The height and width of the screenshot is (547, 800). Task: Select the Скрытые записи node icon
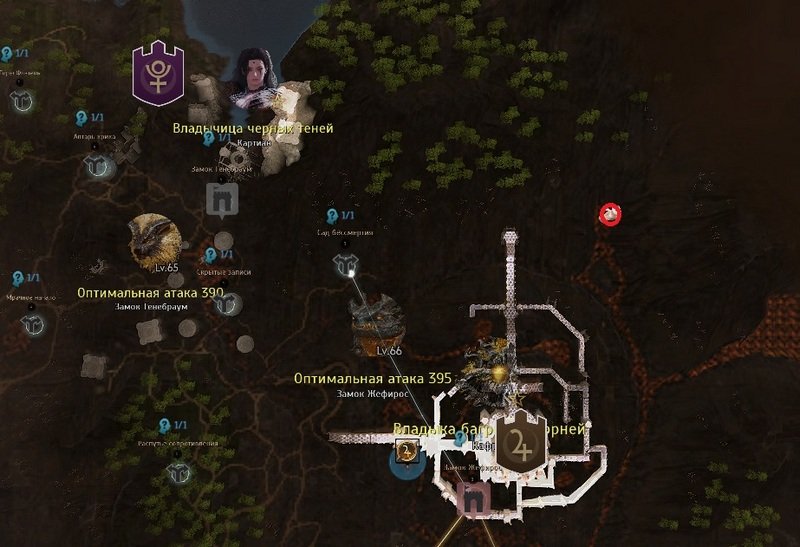pos(227,303)
